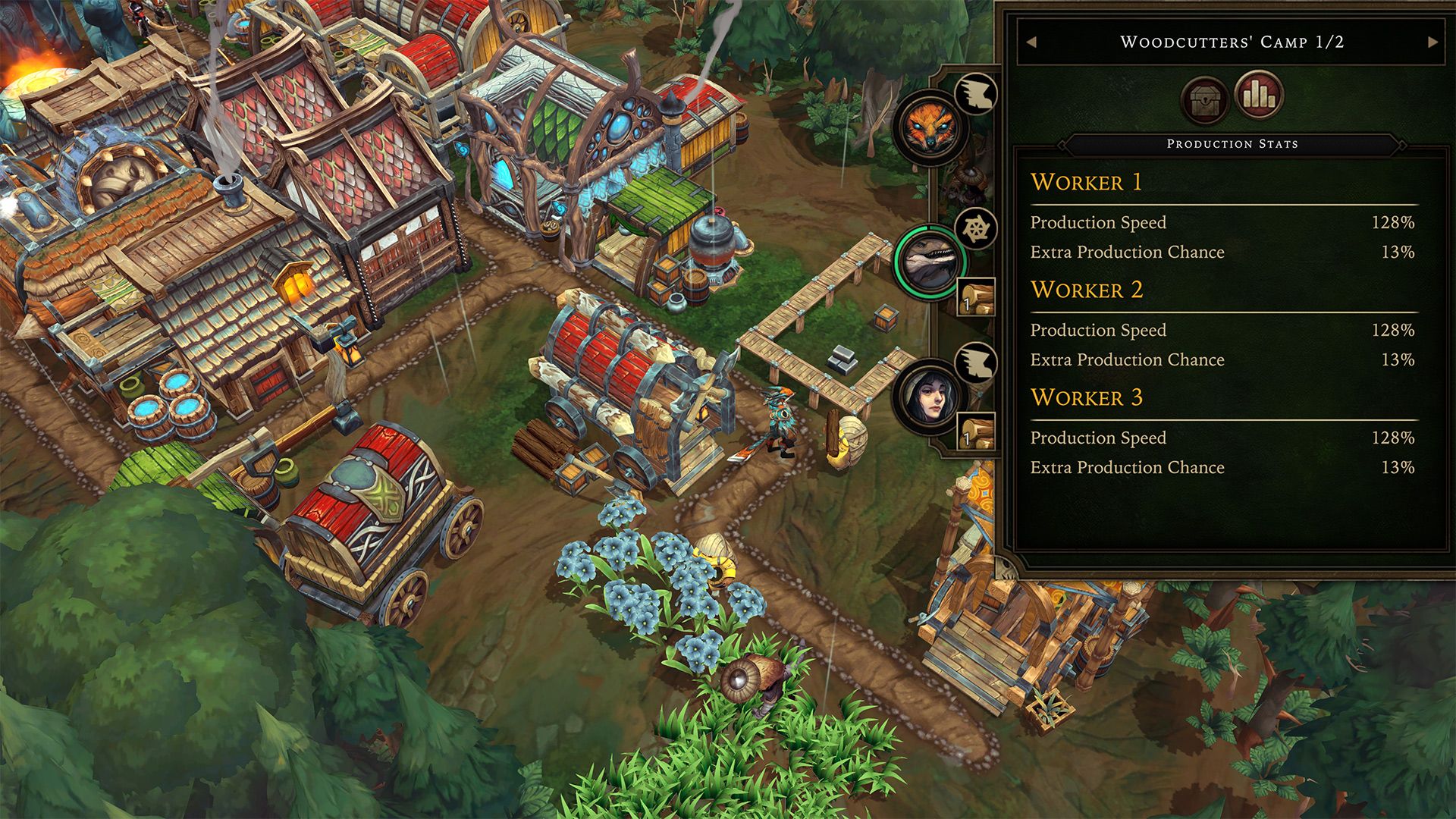Screen dimensions: 1456x819
Task: Switch to the bar-chart production stats tab
Action: [1259, 96]
